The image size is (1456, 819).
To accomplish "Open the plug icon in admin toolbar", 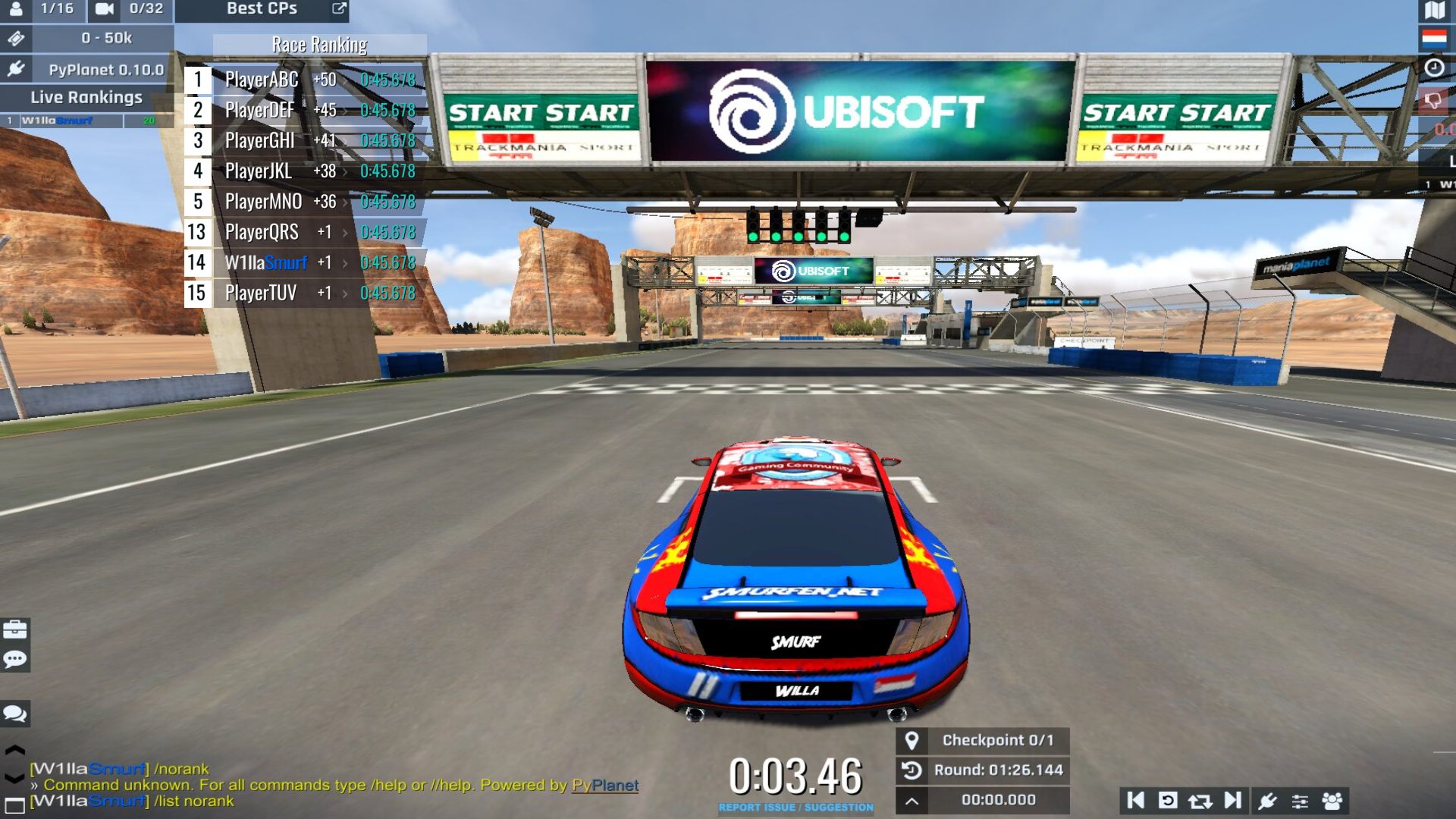I will [x=1267, y=801].
